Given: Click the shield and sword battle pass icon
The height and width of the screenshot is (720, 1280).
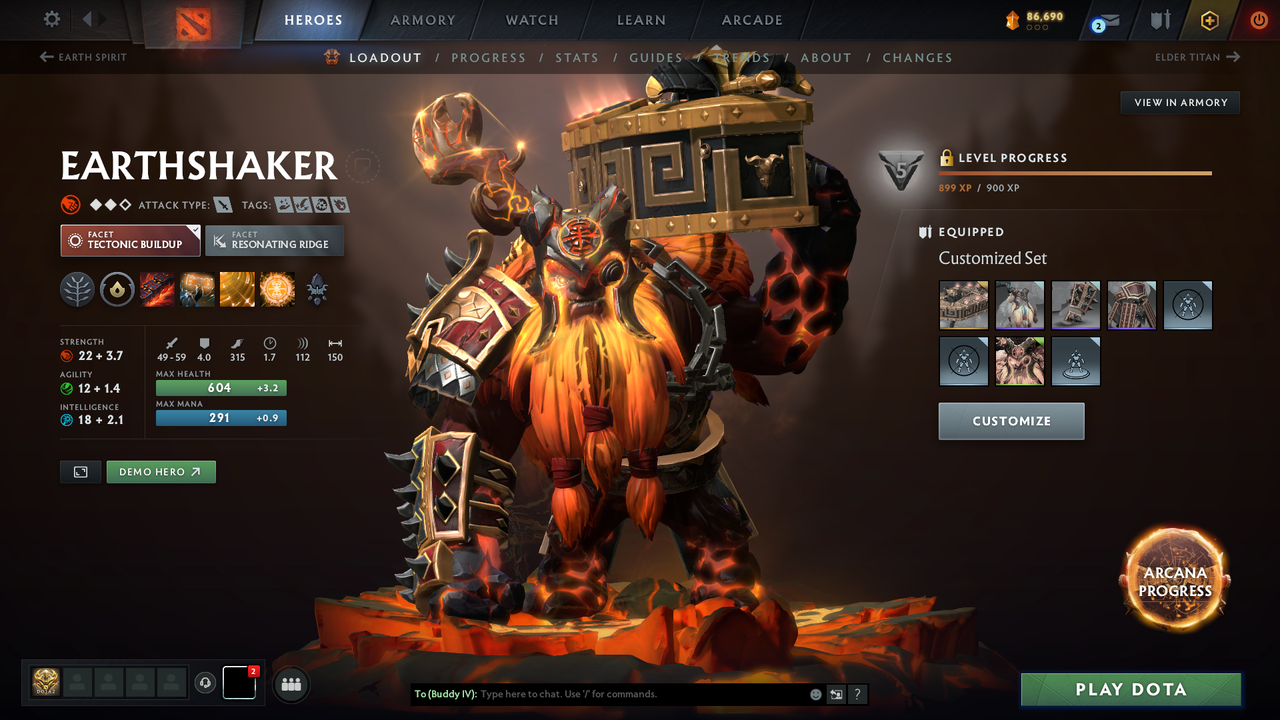Looking at the screenshot, I should 1162,19.
